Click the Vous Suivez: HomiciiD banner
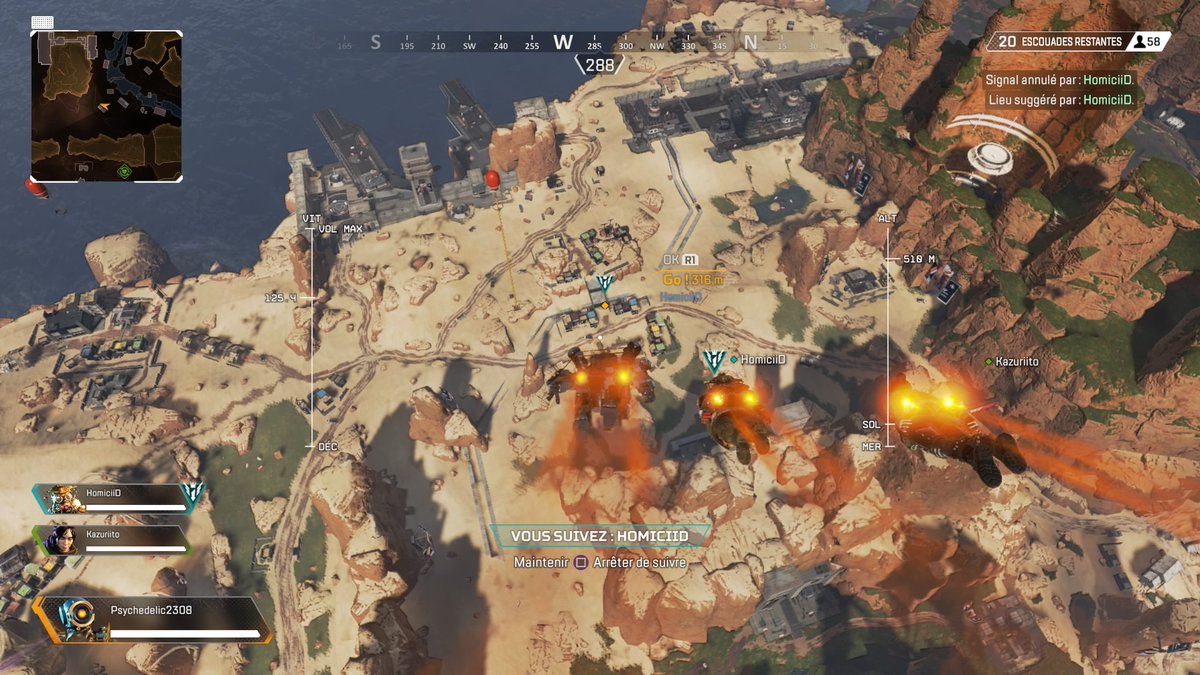This screenshot has width=1200, height=675. coord(600,537)
